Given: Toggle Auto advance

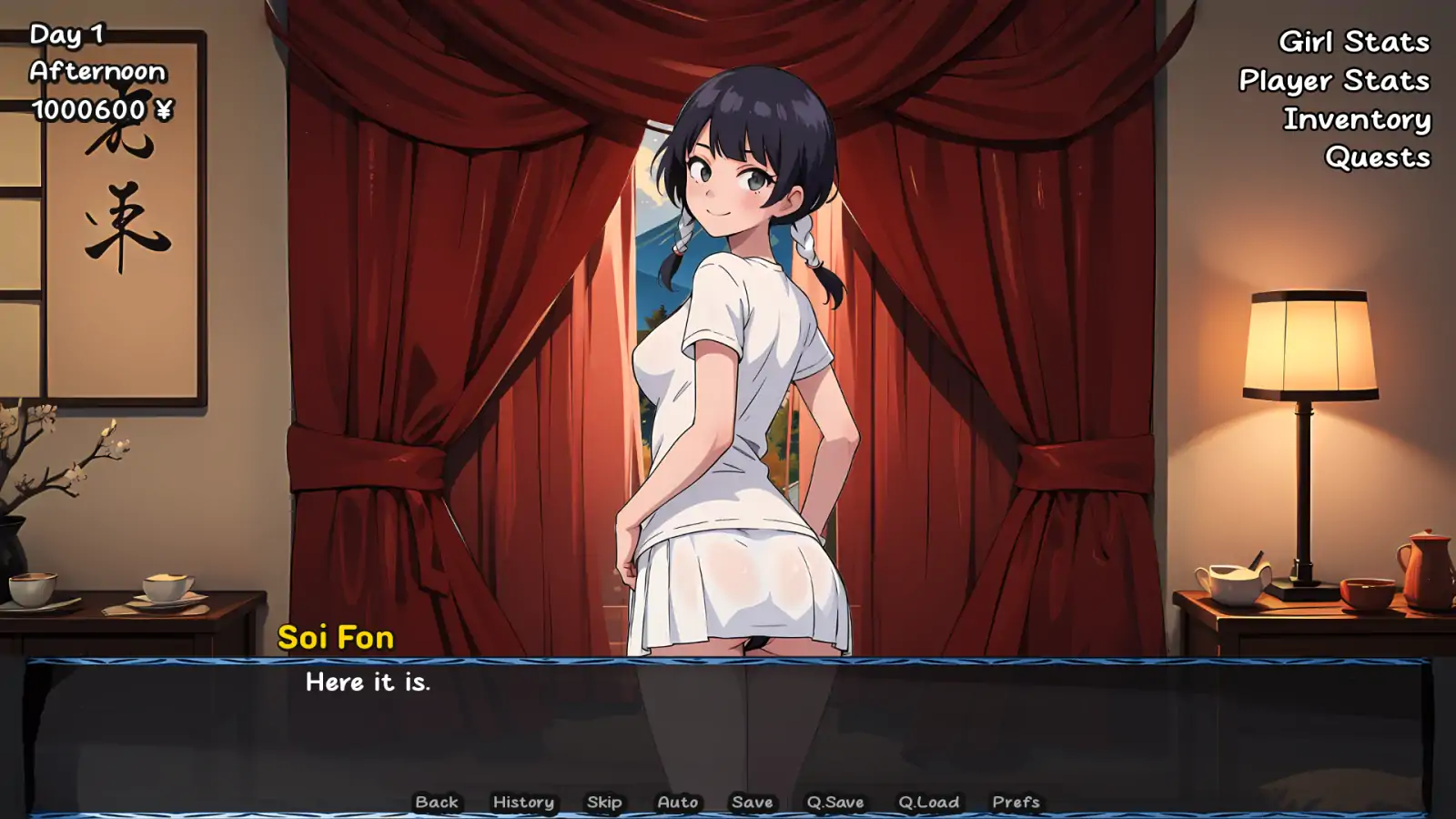Looking at the screenshot, I should pos(678,802).
